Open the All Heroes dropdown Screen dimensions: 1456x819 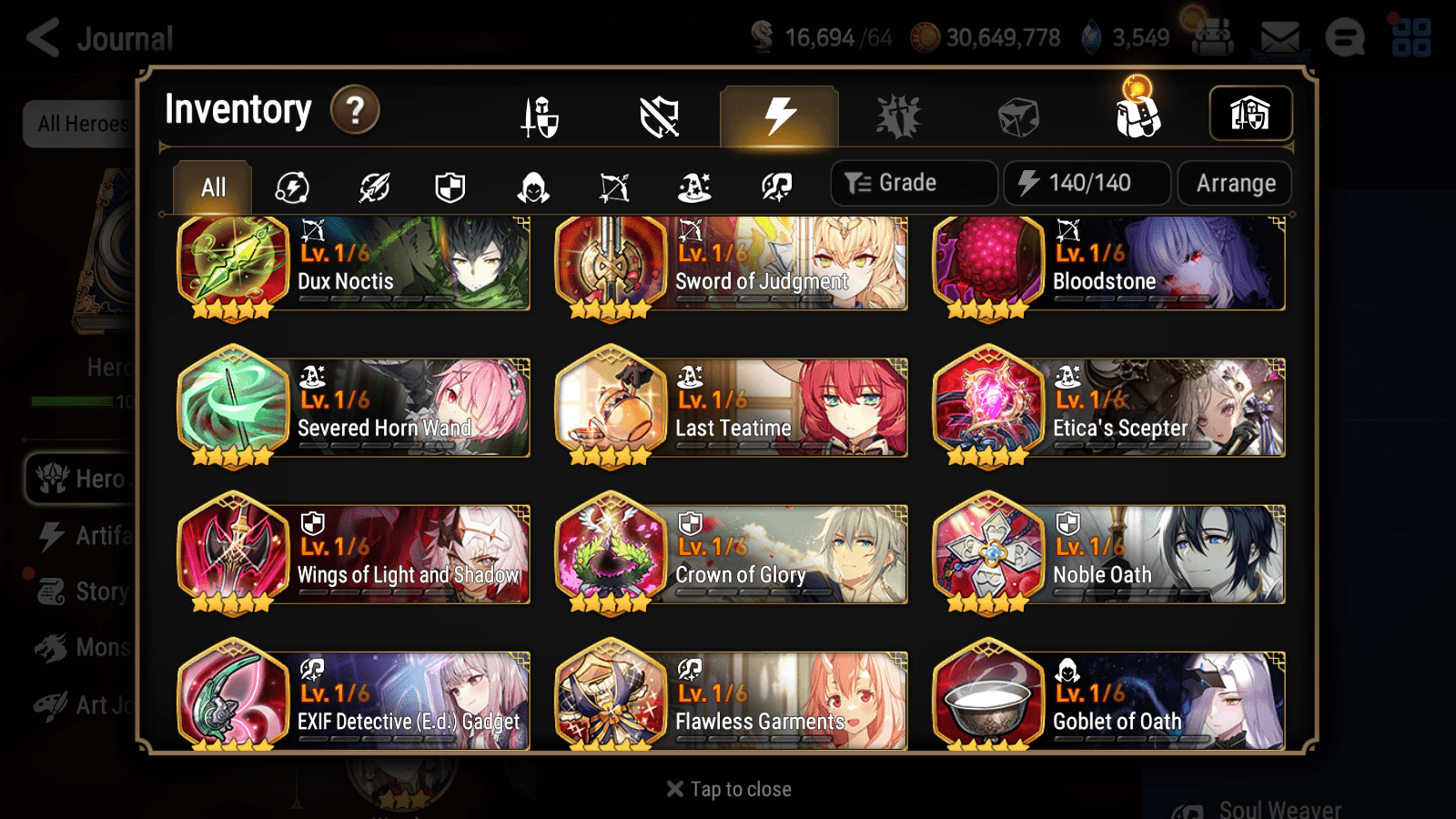pyautogui.click(x=80, y=125)
